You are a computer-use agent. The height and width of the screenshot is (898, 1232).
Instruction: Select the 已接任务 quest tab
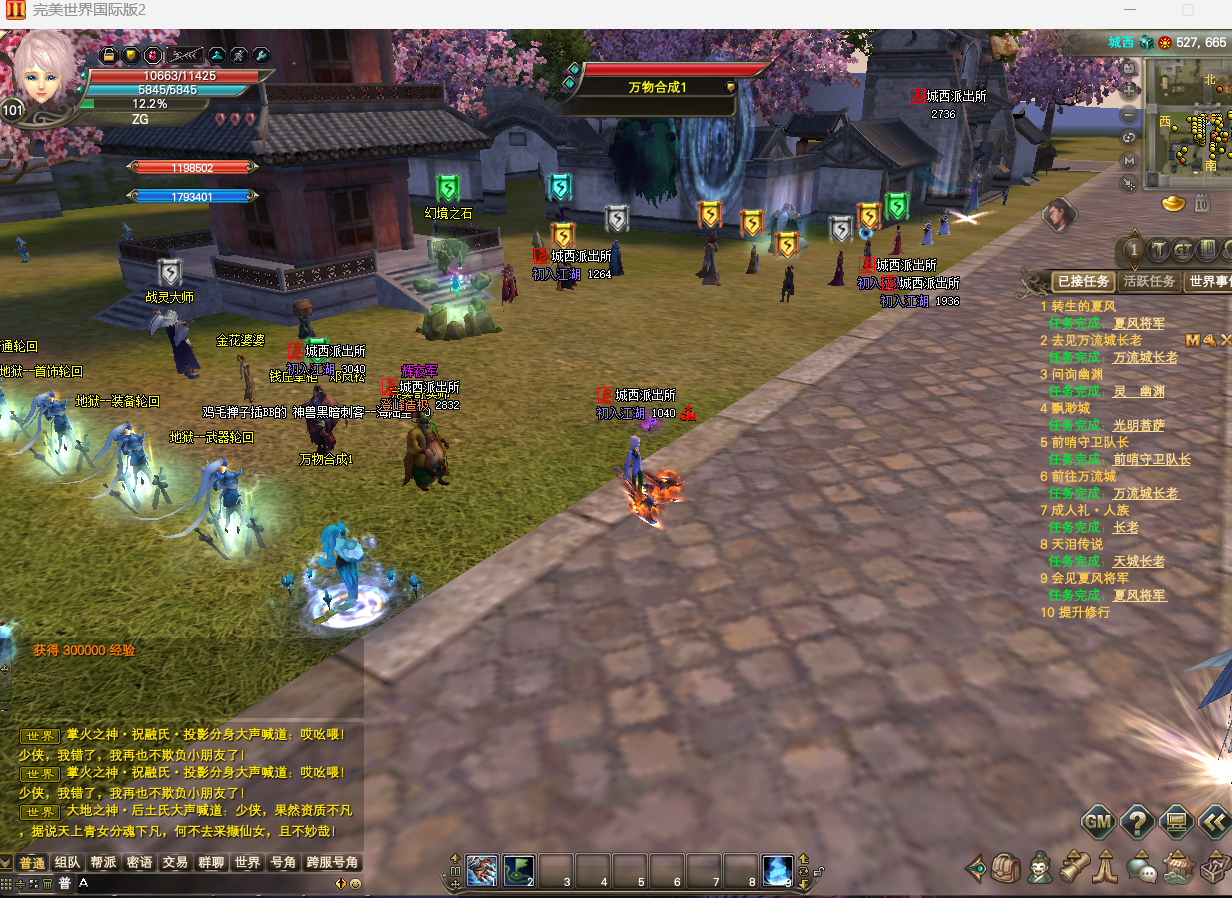[1084, 282]
